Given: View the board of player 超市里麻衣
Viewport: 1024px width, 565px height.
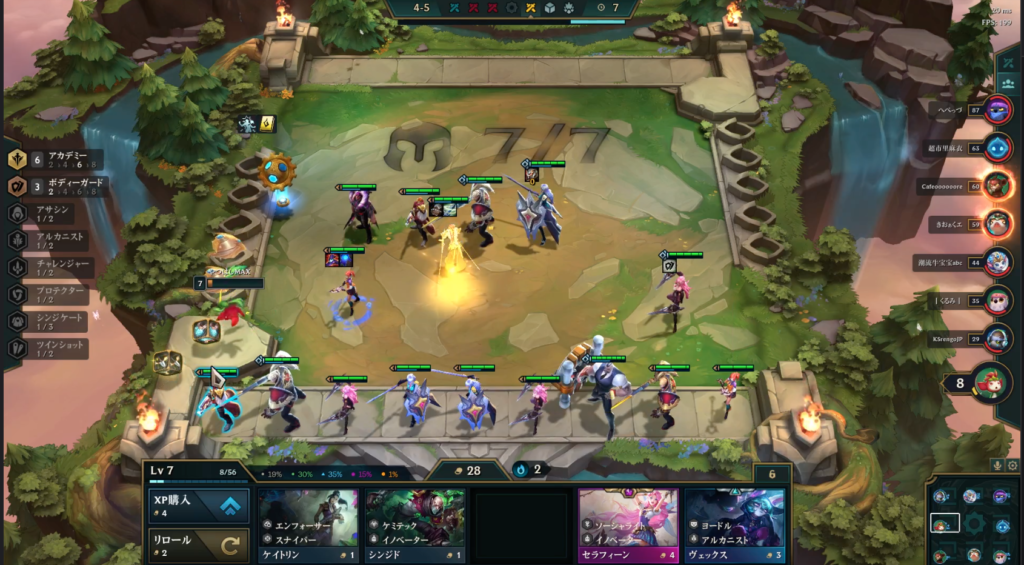Looking at the screenshot, I should pyautogui.click(x=997, y=148).
